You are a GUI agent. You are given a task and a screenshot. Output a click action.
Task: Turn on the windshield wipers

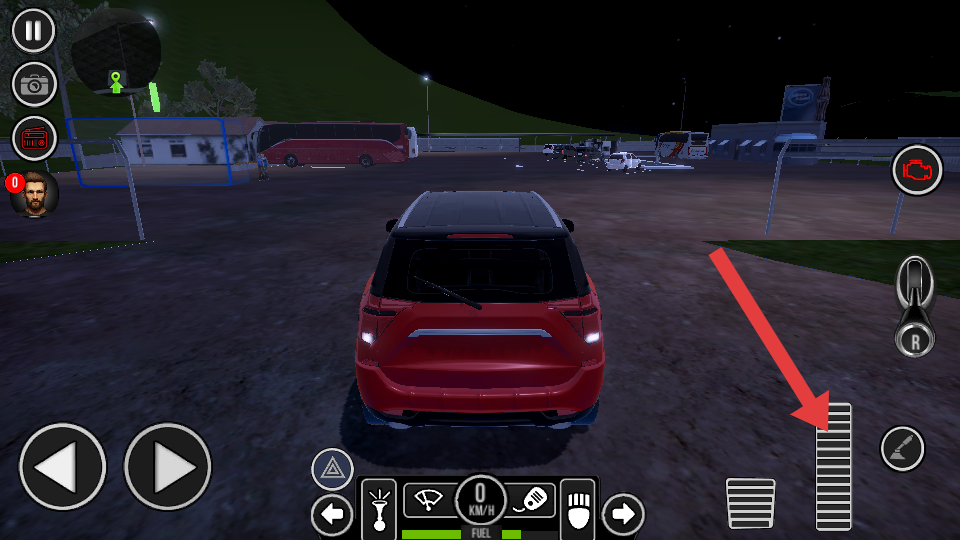428,498
